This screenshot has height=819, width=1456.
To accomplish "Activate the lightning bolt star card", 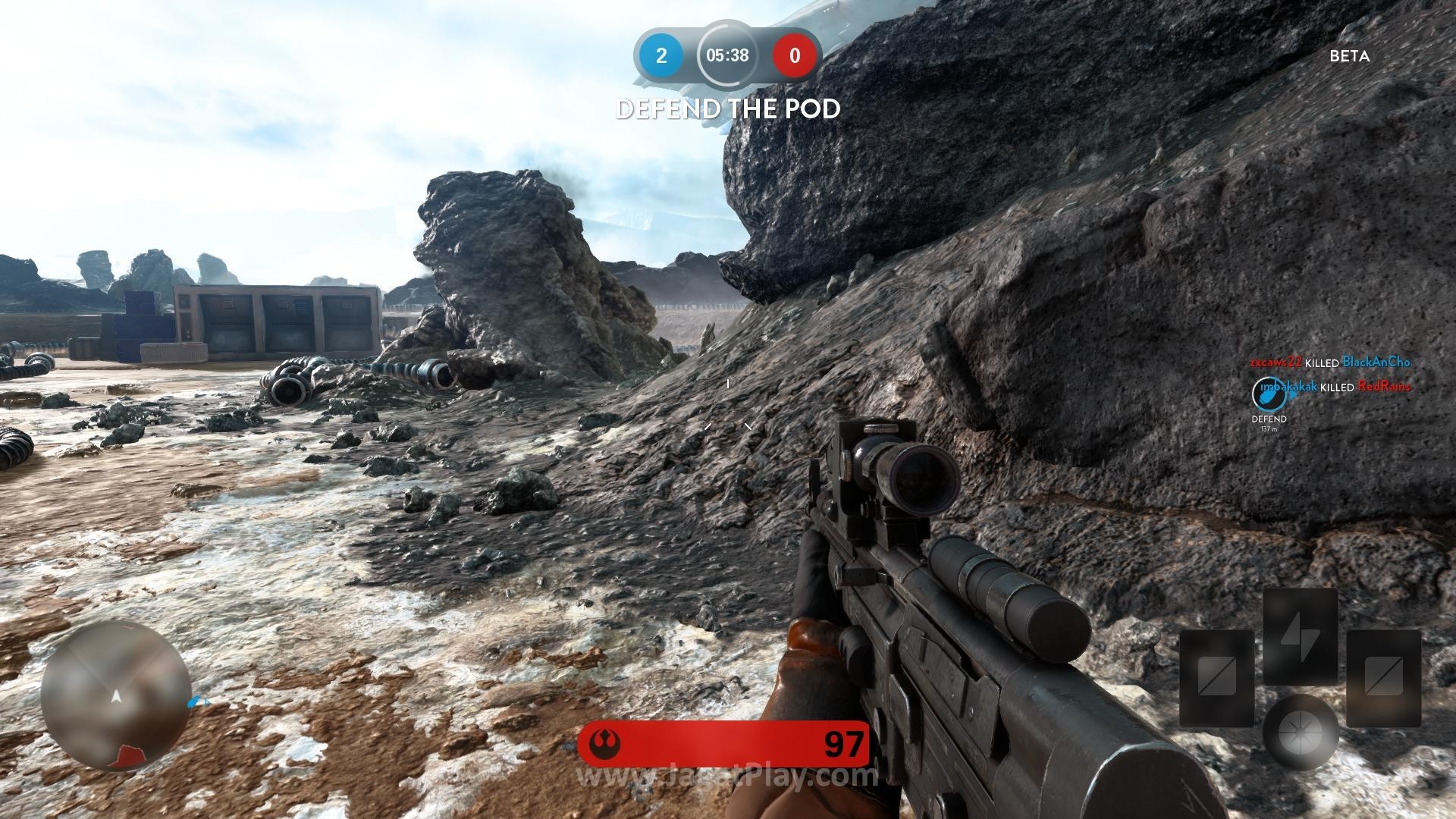I will pos(1299,636).
